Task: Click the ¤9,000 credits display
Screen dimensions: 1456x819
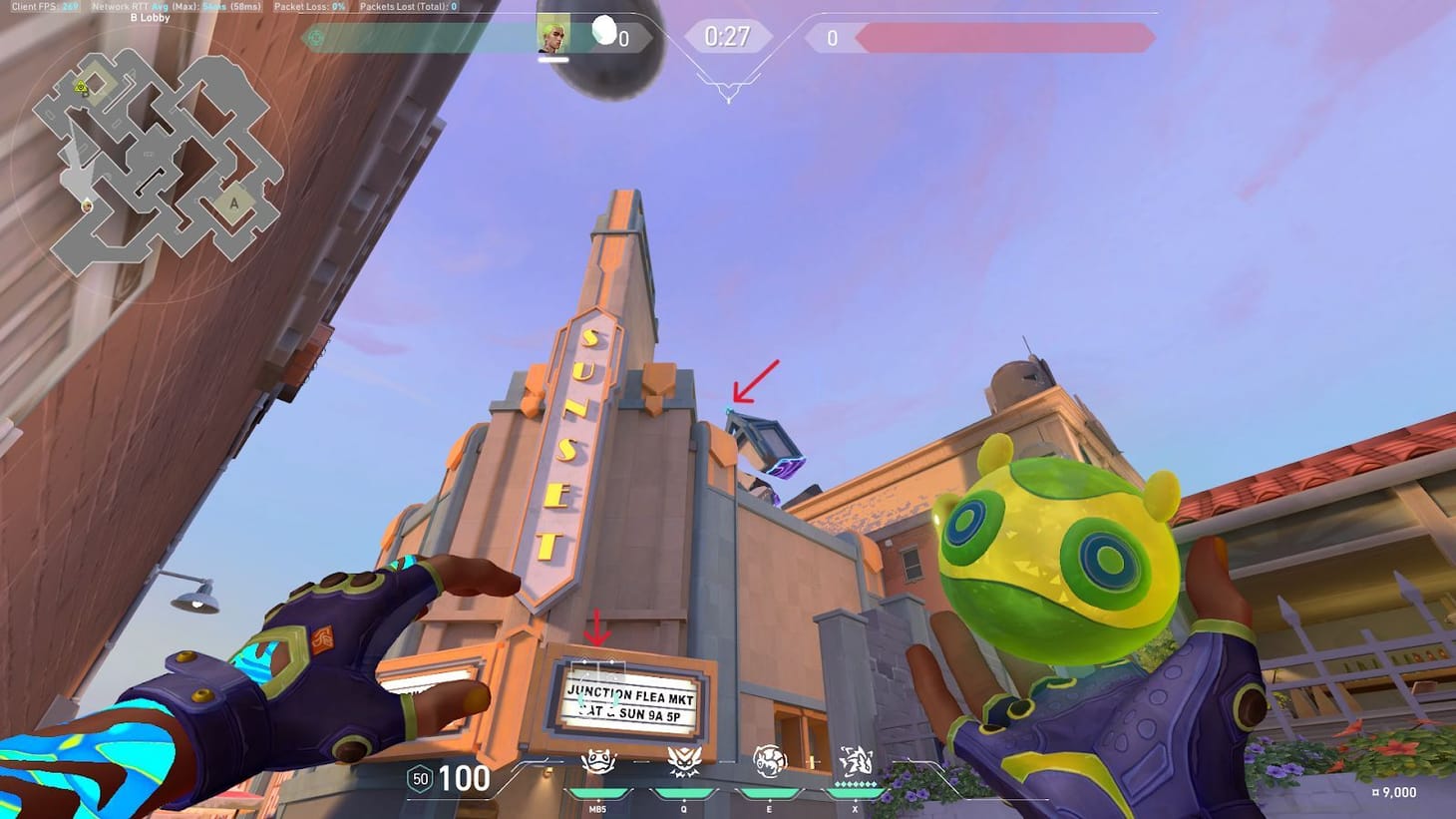Action: point(1395,792)
